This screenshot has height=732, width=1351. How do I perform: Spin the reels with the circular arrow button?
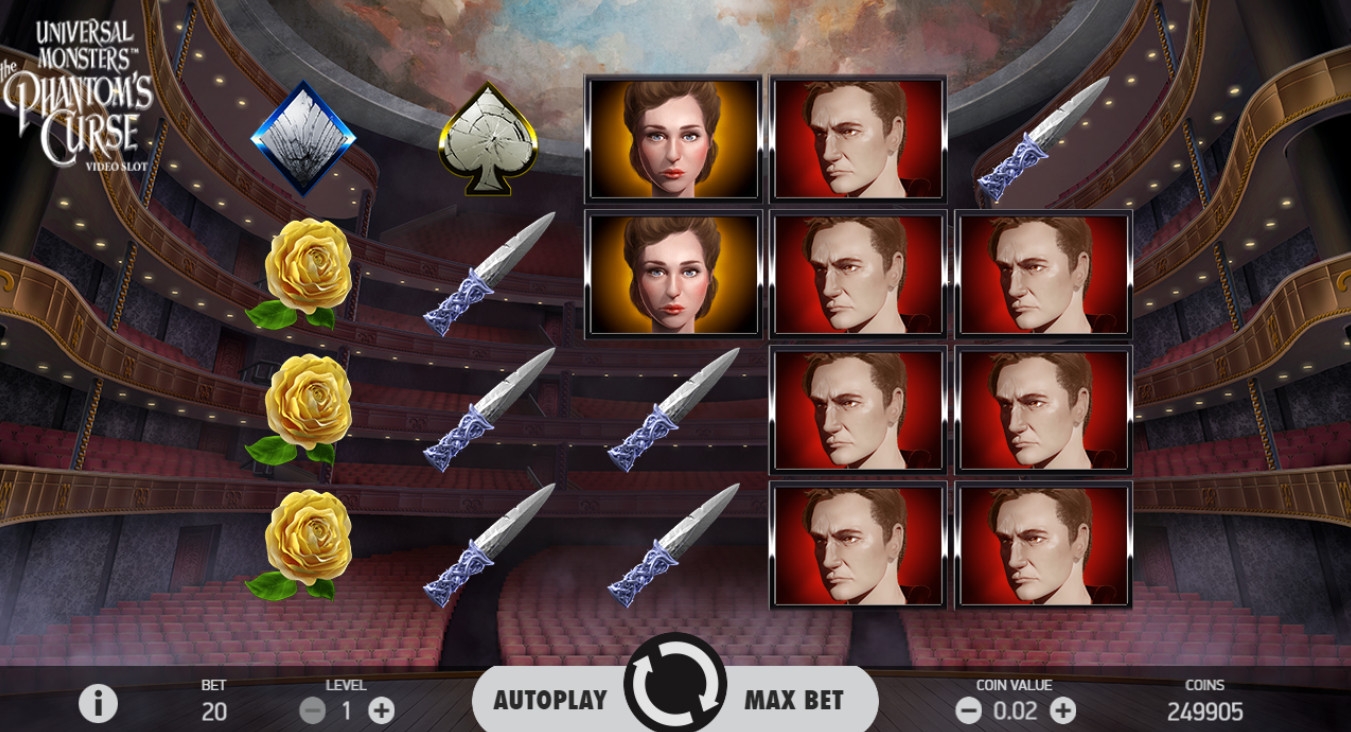pyautogui.click(x=675, y=686)
